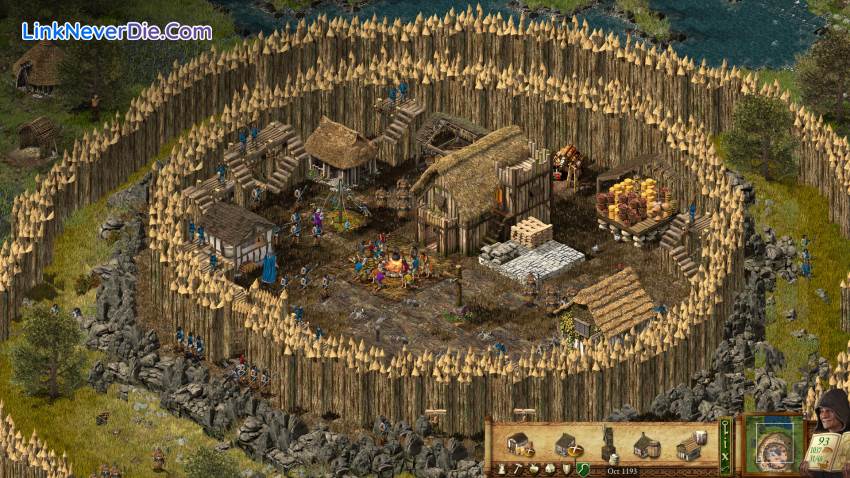Choose the bakery with the large bread loaf

(x=567, y=445)
